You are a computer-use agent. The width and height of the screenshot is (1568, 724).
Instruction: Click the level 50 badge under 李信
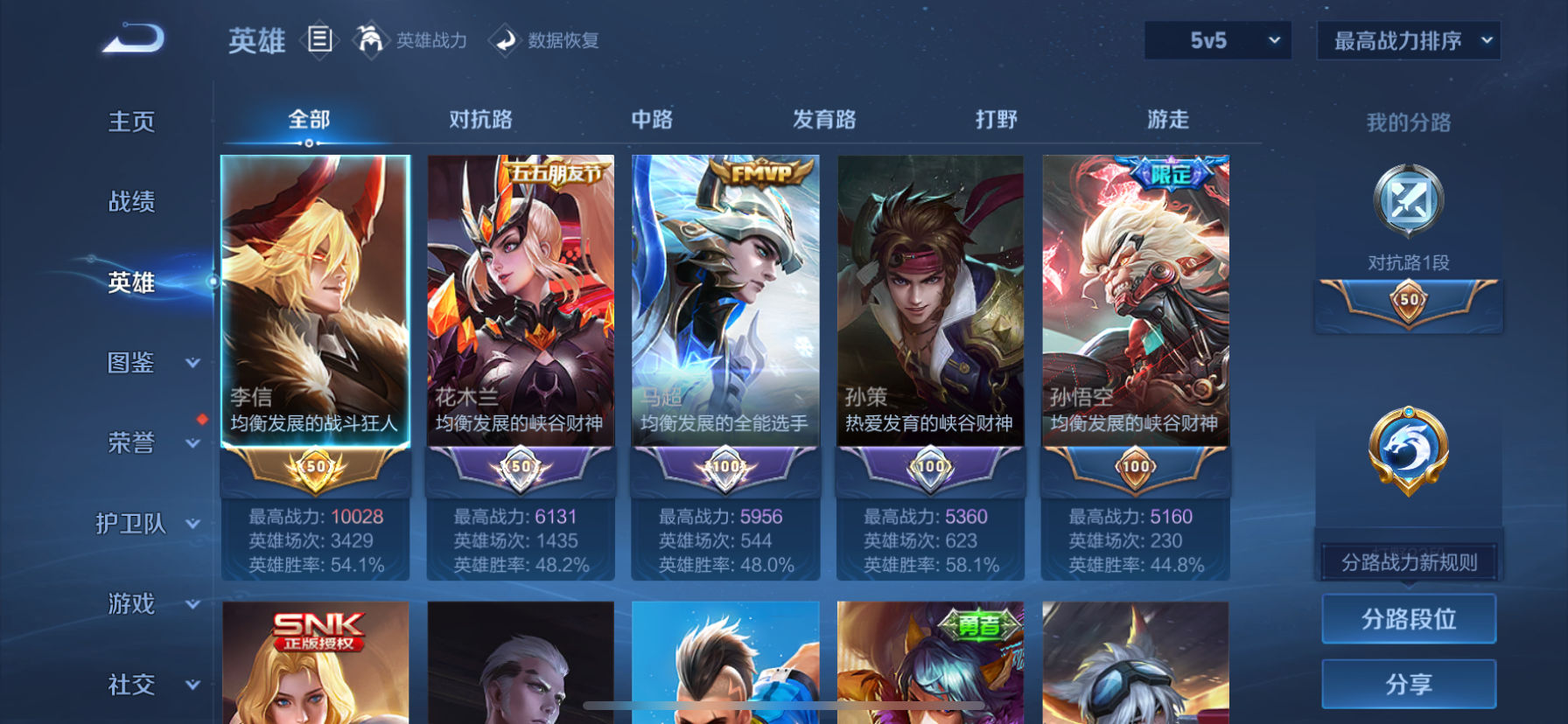[x=316, y=469]
